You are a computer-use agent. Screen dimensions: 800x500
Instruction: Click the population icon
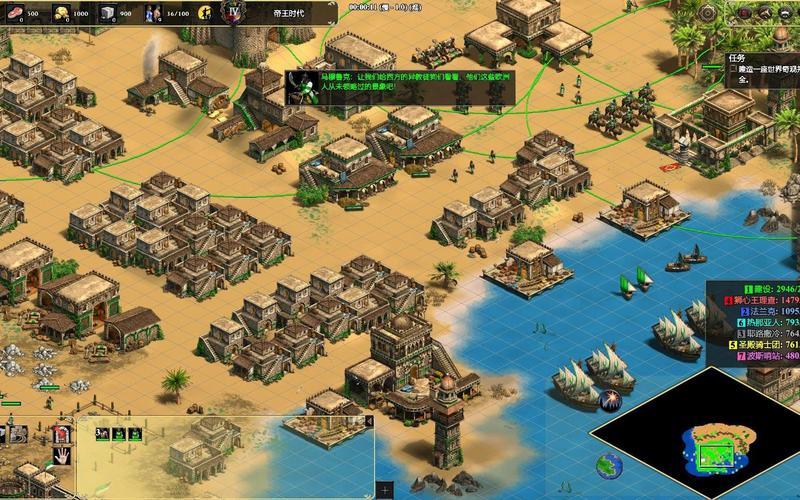coord(153,13)
